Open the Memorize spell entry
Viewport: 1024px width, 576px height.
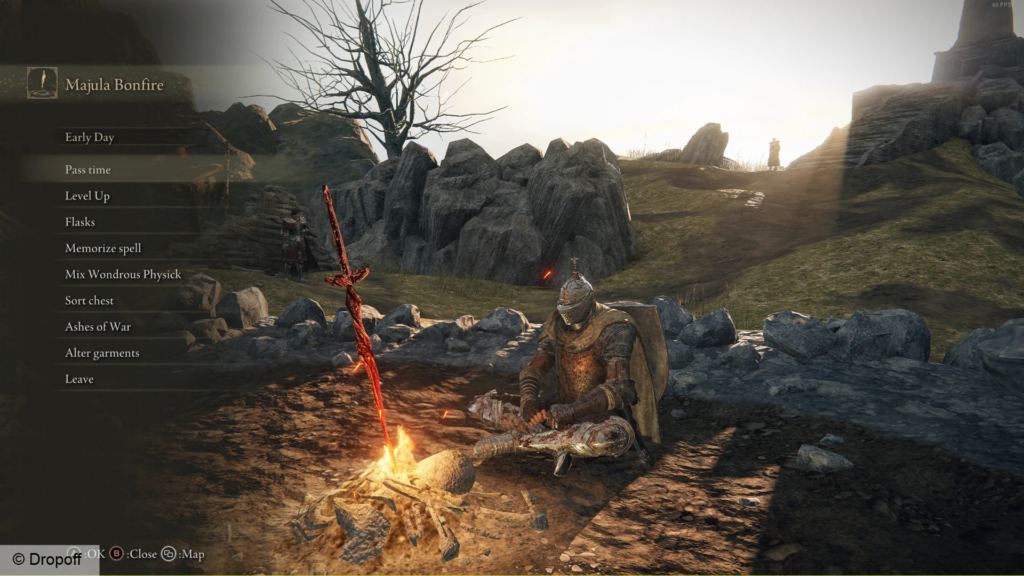click(103, 248)
